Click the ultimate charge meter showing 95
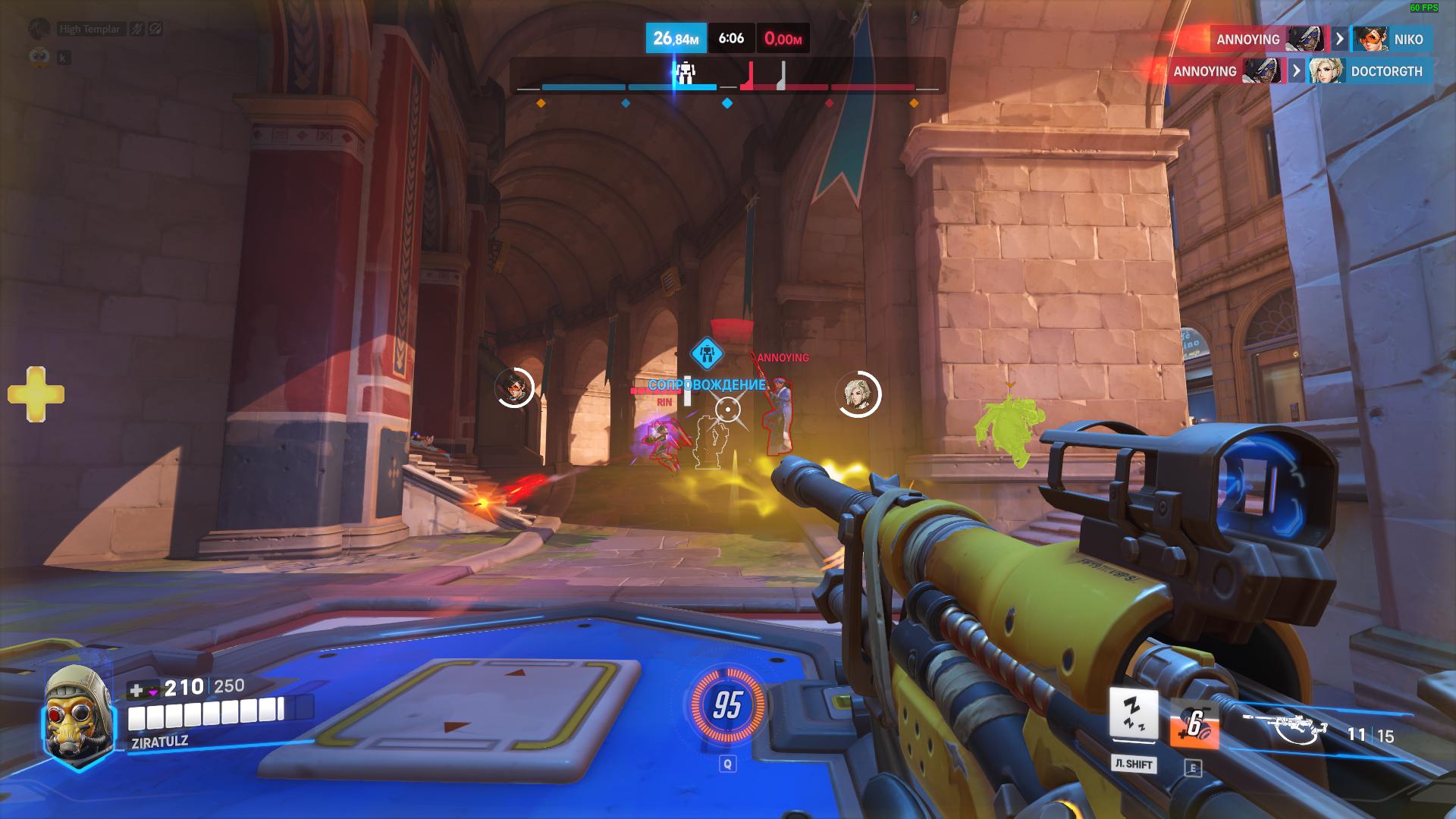The image size is (1456, 819). coord(726,705)
